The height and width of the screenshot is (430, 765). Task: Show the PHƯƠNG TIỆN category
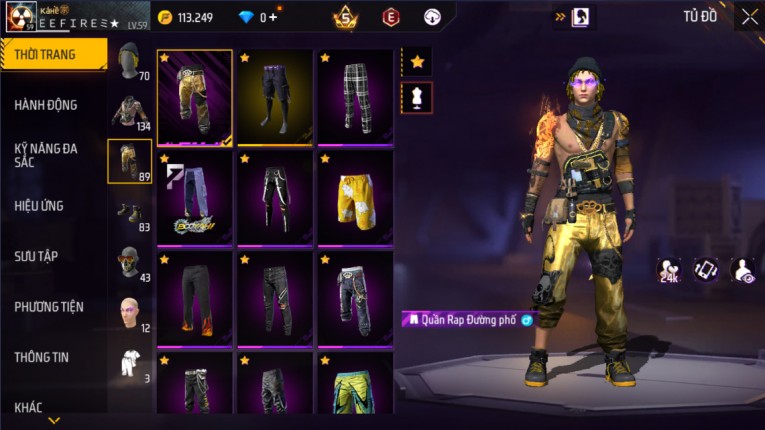(x=49, y=307)
